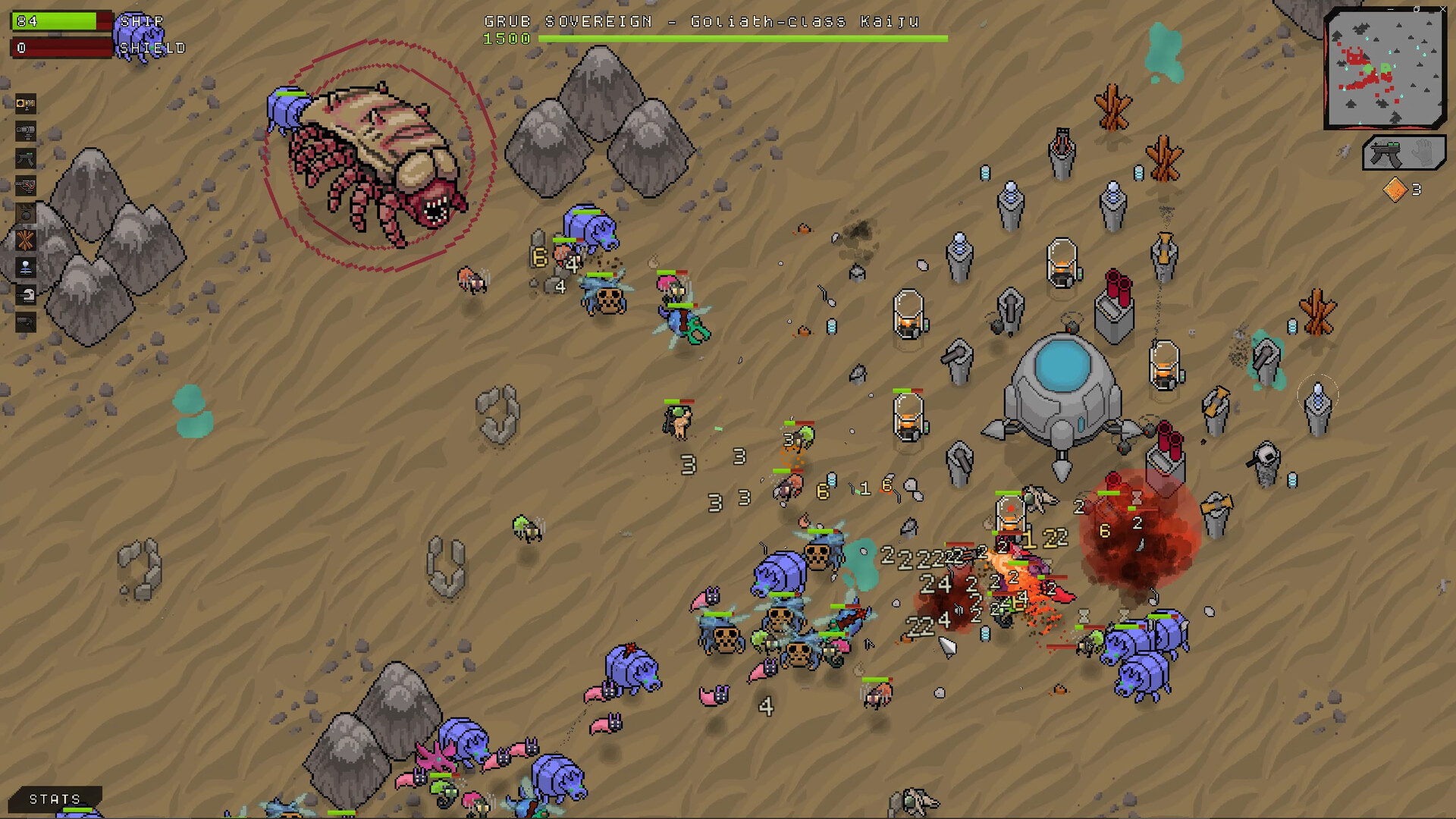Viewport: 1456px width, 819px height.
Task: Select the assault rifle icon in the sidebar
Action: (x=27, y=158)
